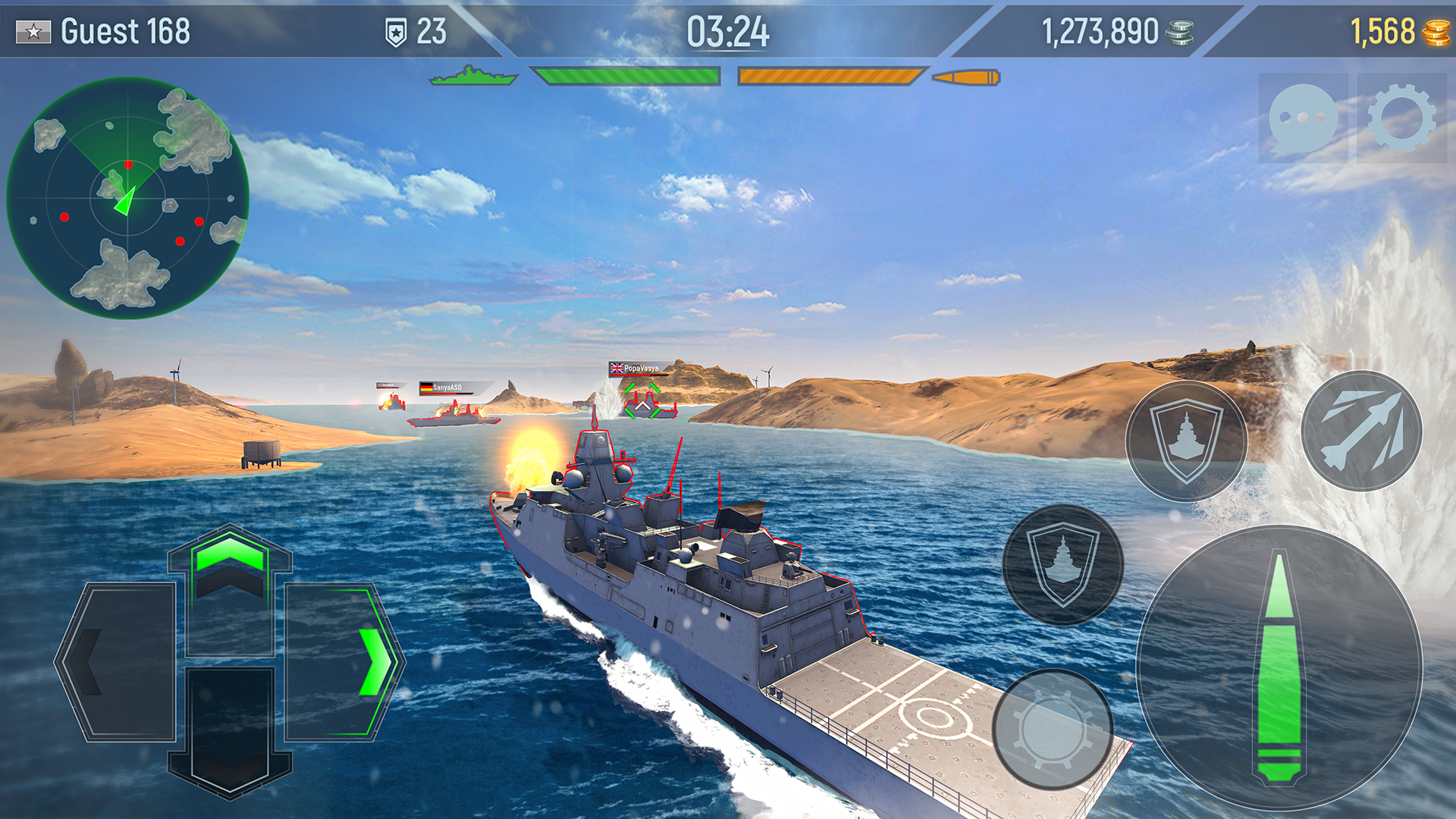This screenshot has height=819, width=1456.
Task: Click the circular radar minimap
Action: pyautogui.click(x=127, y=198)
